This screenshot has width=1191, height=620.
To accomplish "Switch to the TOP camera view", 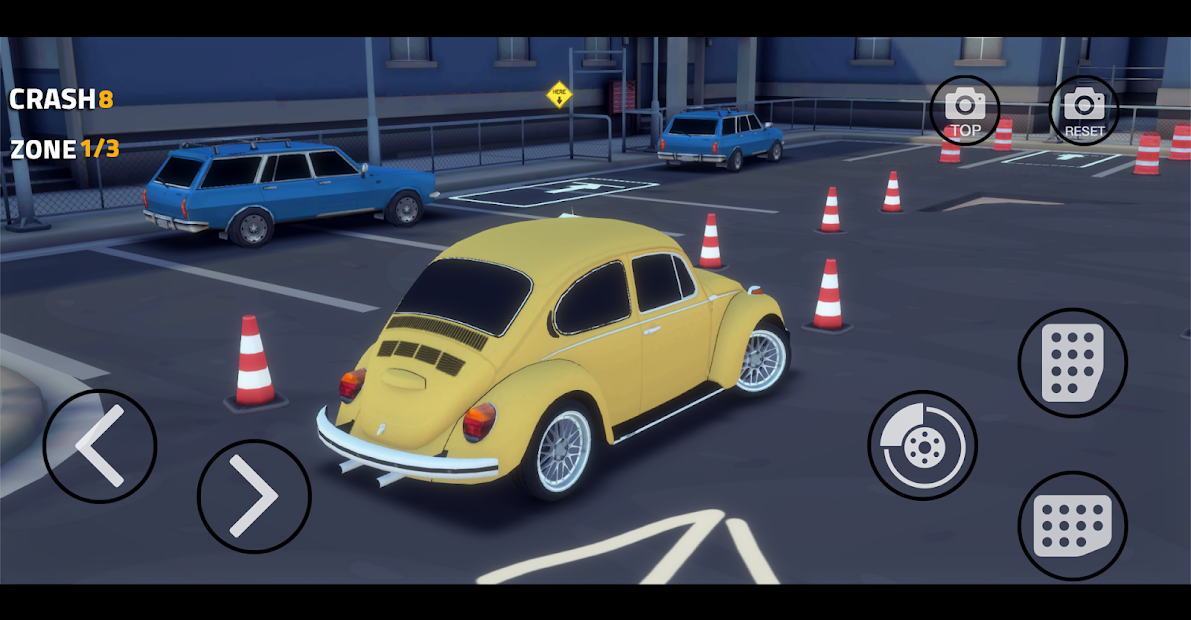I will pos(965,111).
